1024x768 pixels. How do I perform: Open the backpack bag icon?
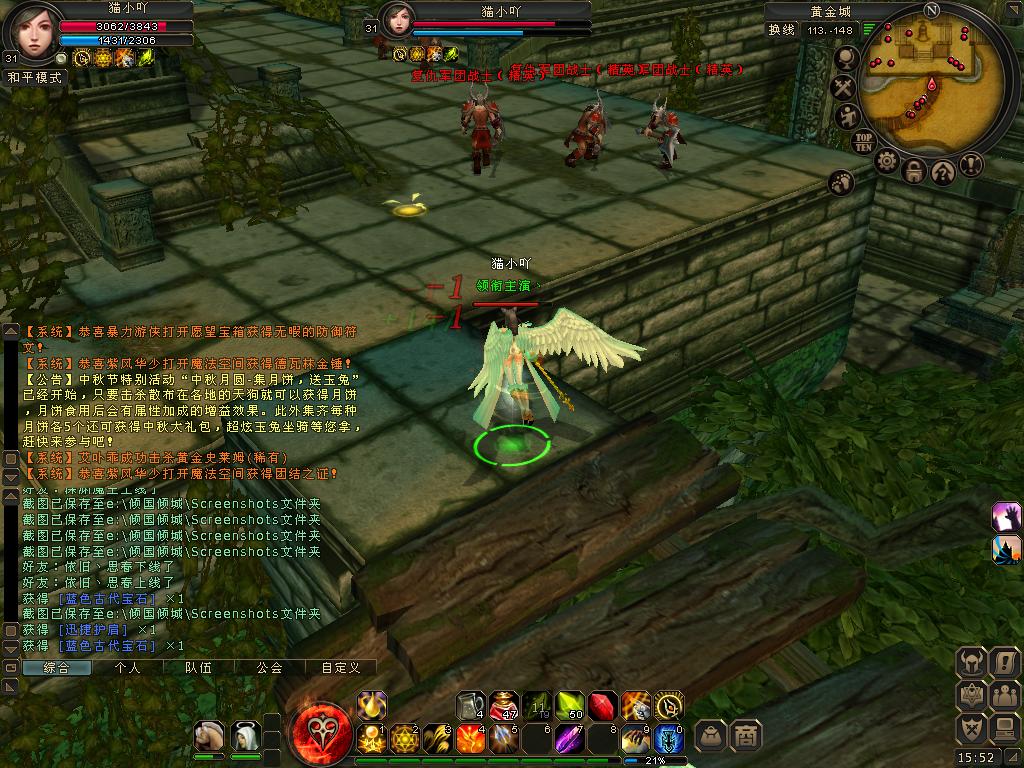(711, 737)
